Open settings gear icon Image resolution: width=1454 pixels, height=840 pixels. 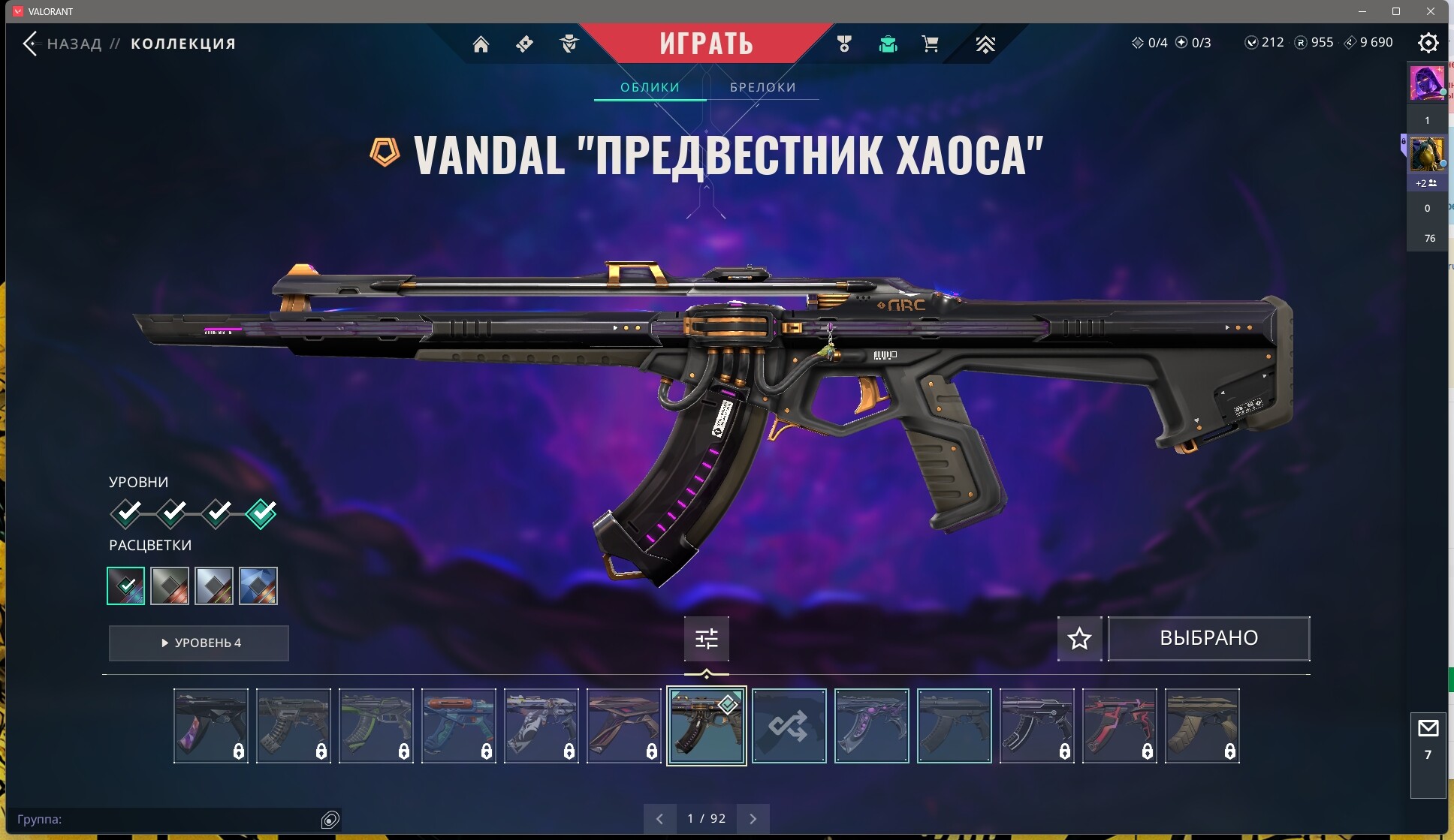1428,43
